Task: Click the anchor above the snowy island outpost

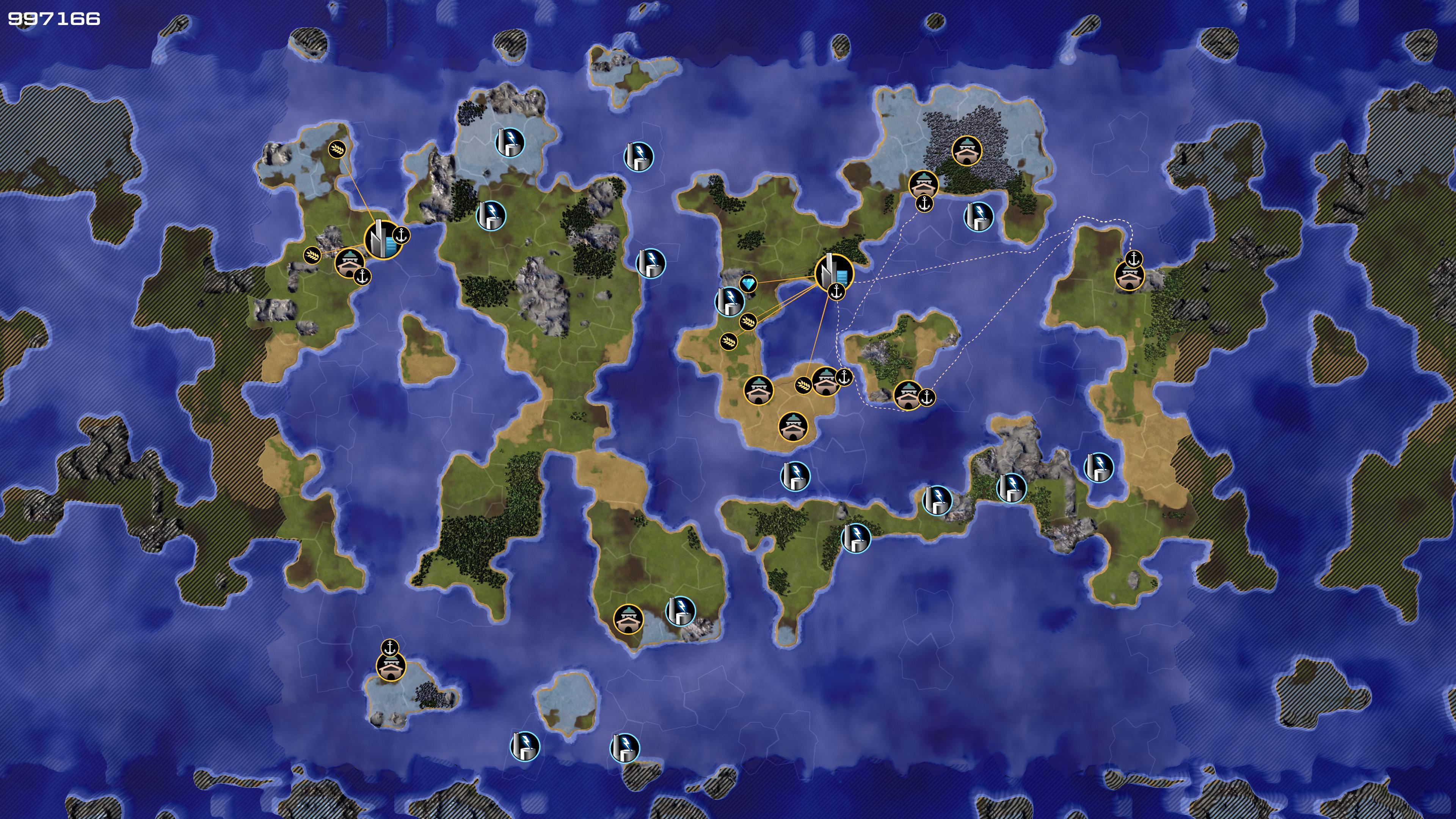Action: [389, 648]
